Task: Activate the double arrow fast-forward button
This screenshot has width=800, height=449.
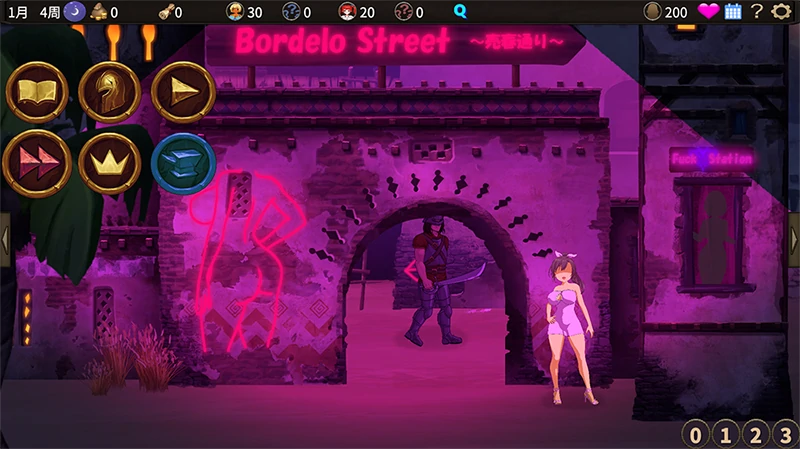Action: tap(37, 162)
